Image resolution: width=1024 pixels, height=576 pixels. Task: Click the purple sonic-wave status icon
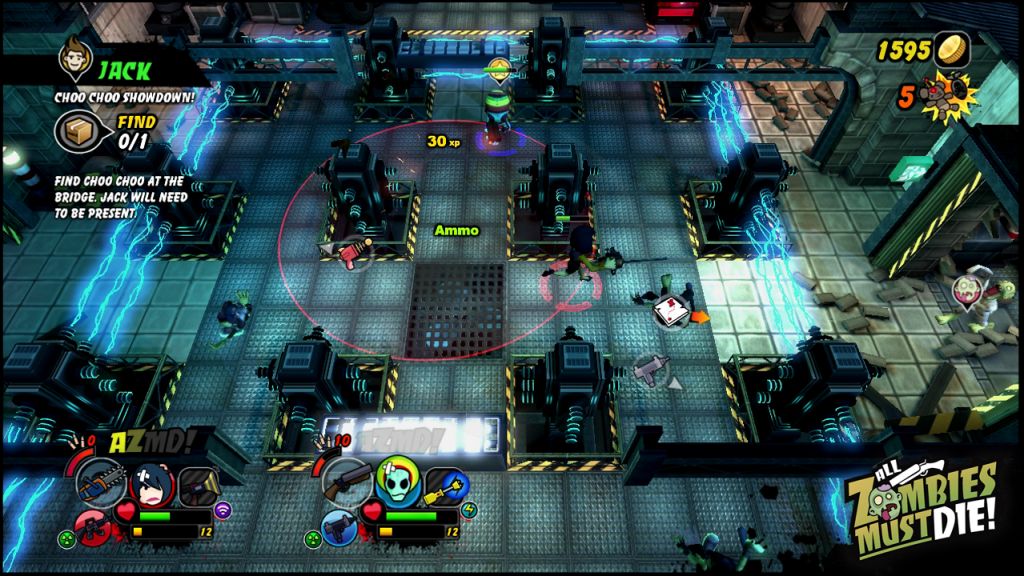[x=223, y=507]
